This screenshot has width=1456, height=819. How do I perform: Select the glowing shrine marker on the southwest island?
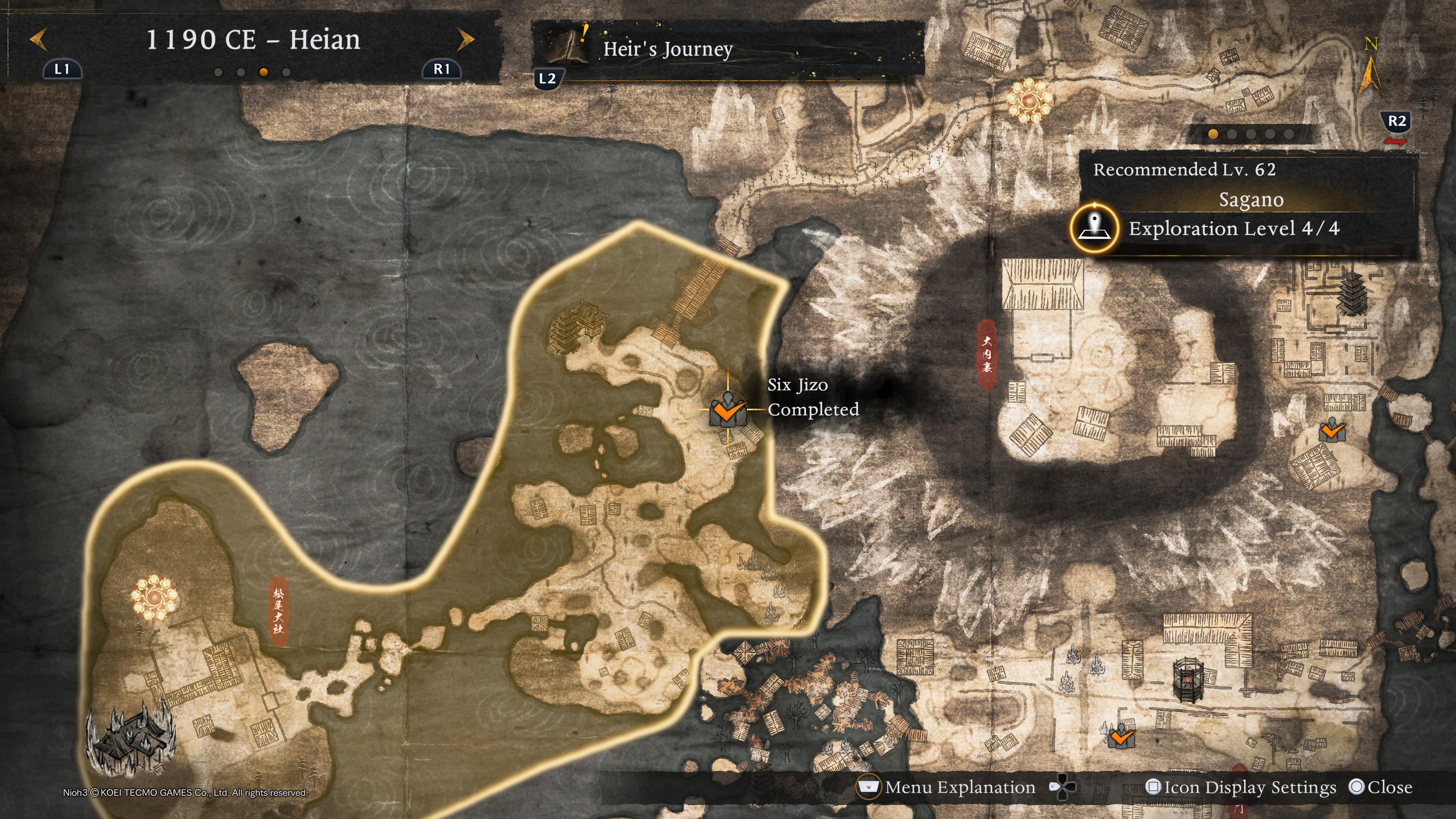point(154,597)
